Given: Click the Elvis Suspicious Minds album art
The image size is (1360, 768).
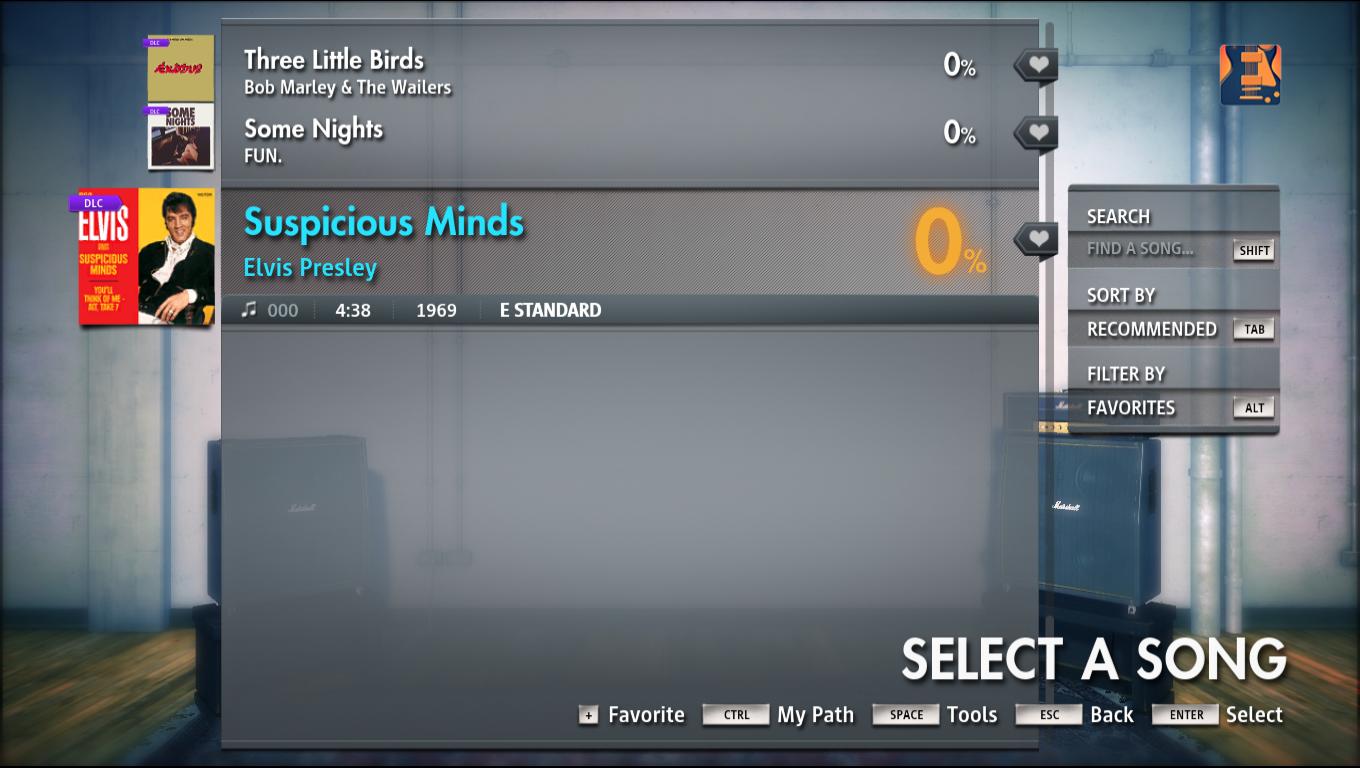Looking at the screenshot, I should point(144,255).
